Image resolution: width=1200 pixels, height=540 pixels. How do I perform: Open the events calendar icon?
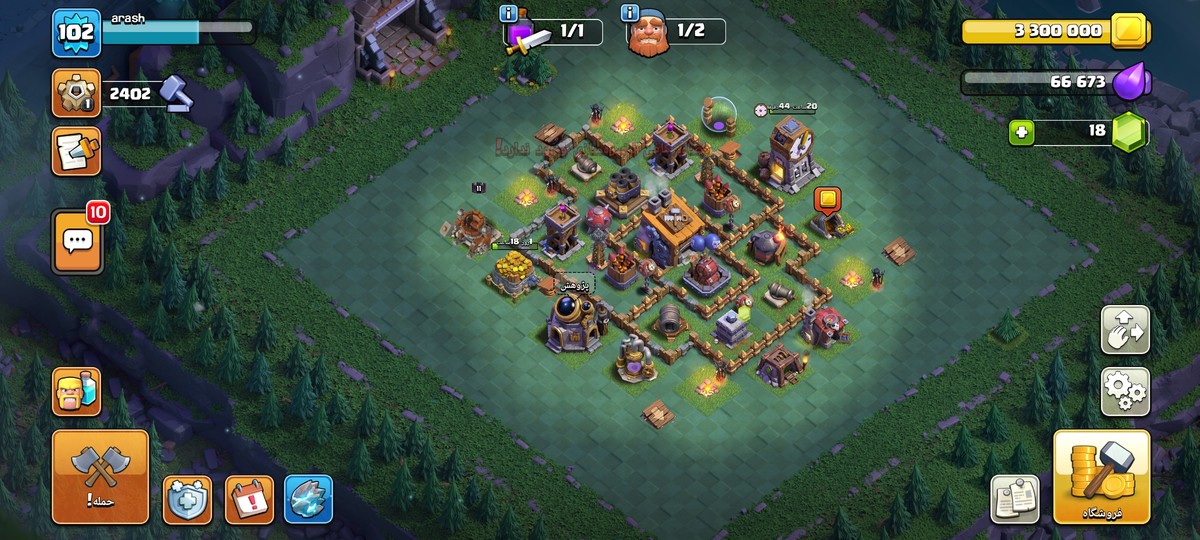tap(249, 499)
